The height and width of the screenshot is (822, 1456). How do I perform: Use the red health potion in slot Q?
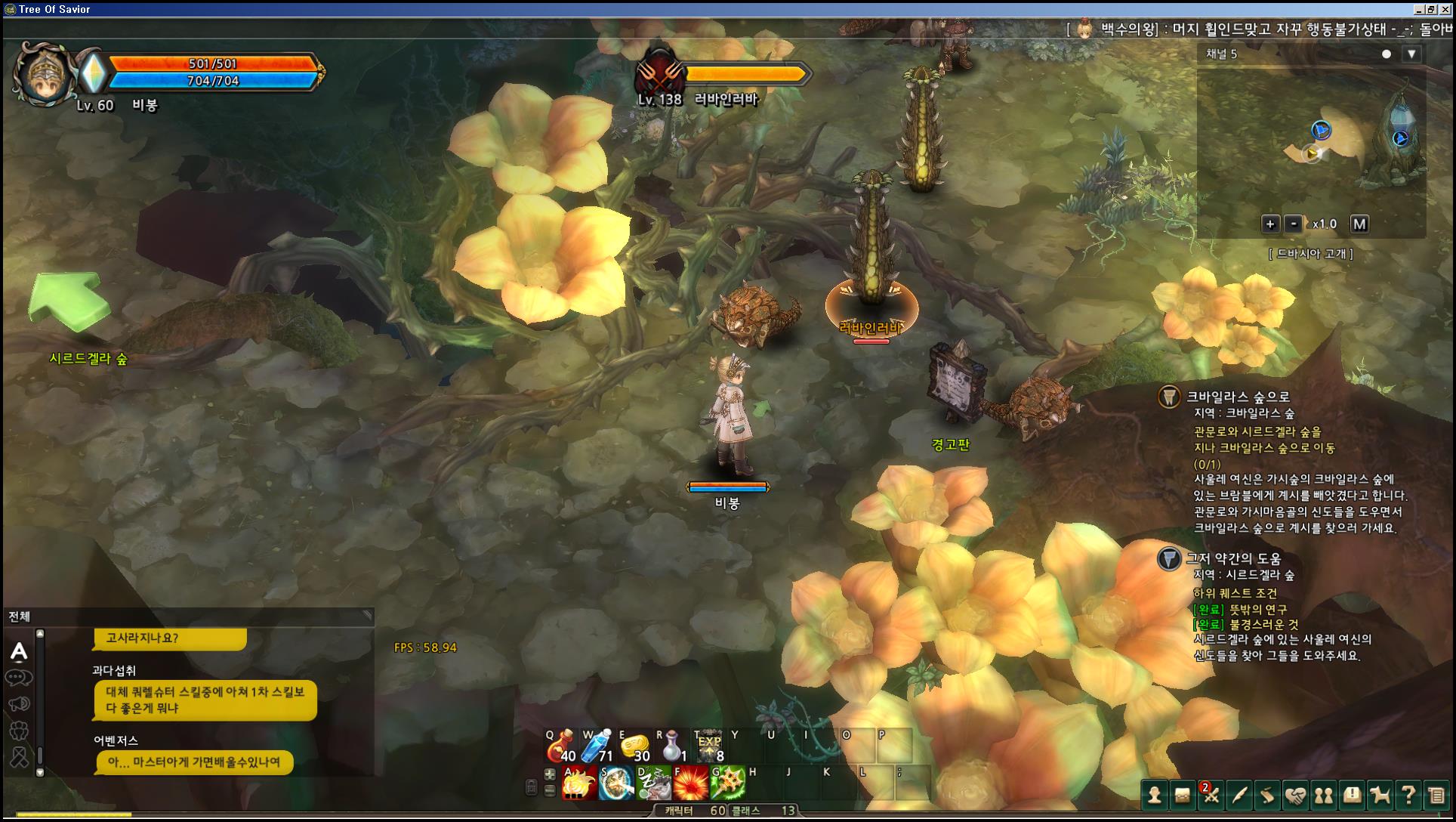[x=561, y=746]
